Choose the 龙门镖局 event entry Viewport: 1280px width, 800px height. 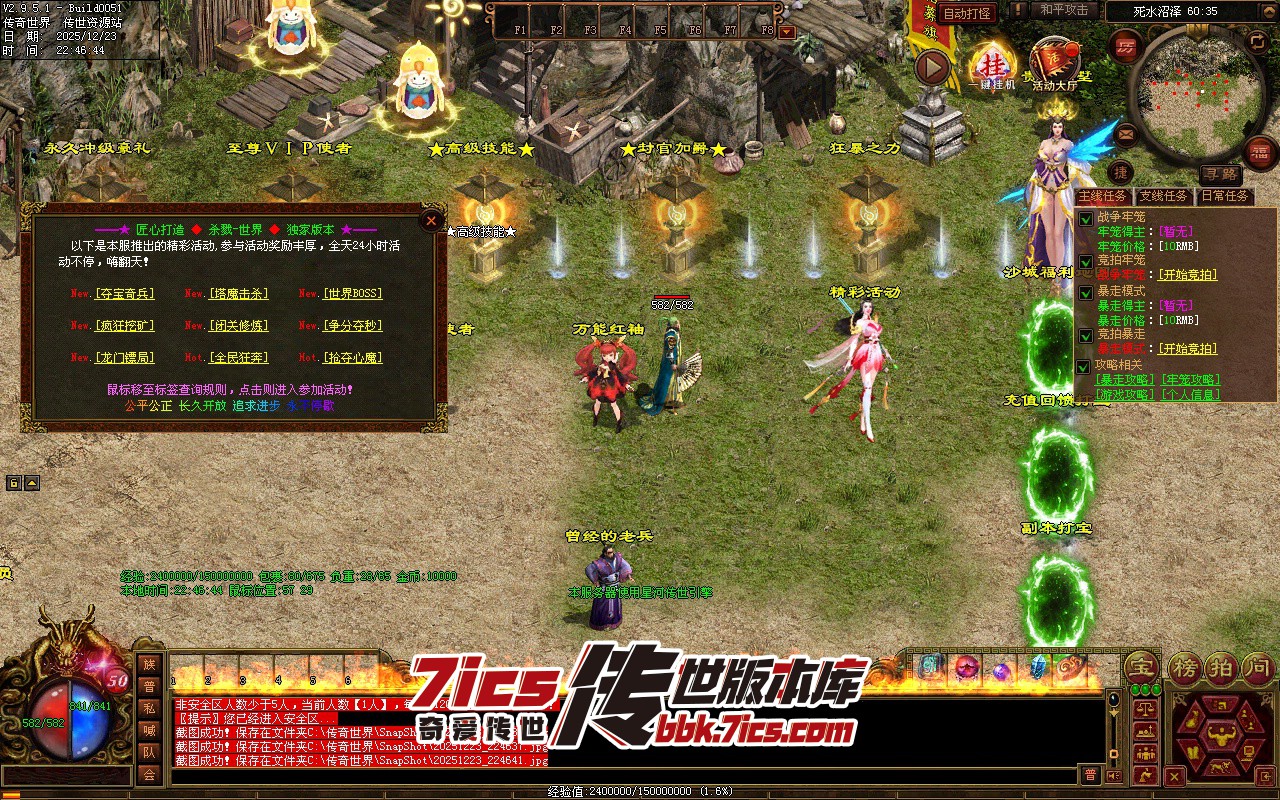125,357
